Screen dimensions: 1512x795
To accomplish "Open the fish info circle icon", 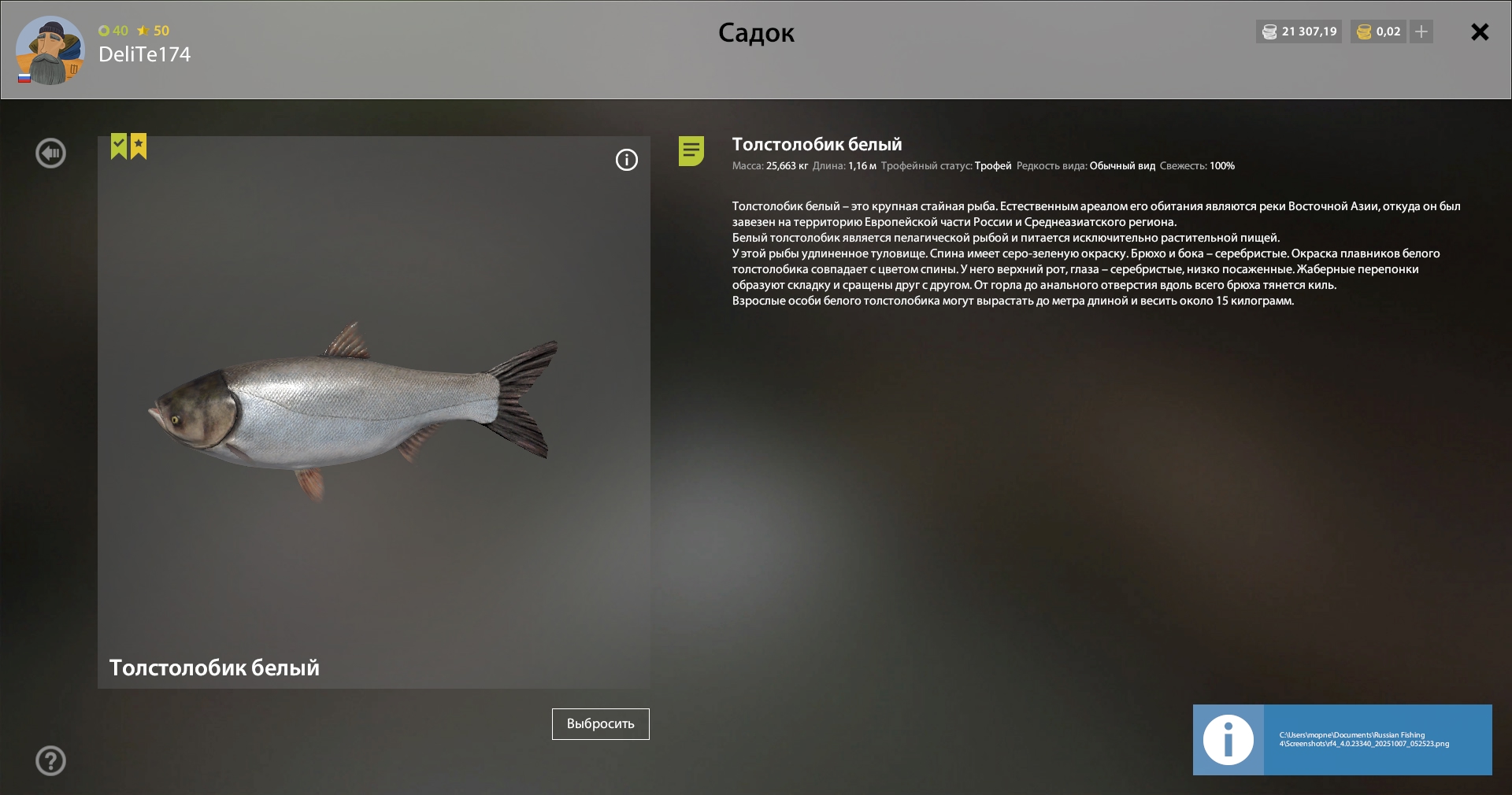I will pos(627,161).
